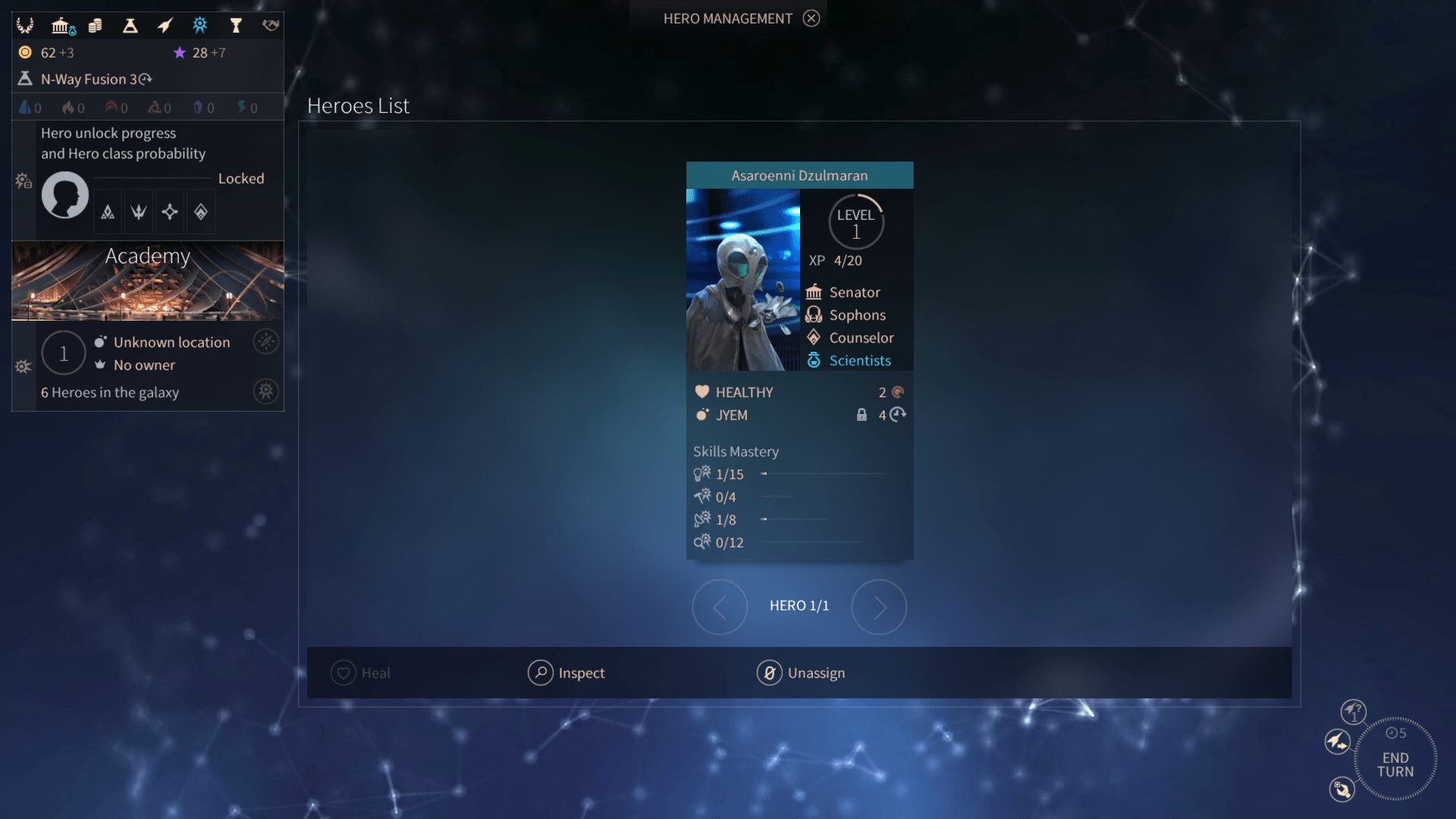Open the empire laurel wreath screen
The height and width of the screenshot is (819, 1456).
(25, 26)
